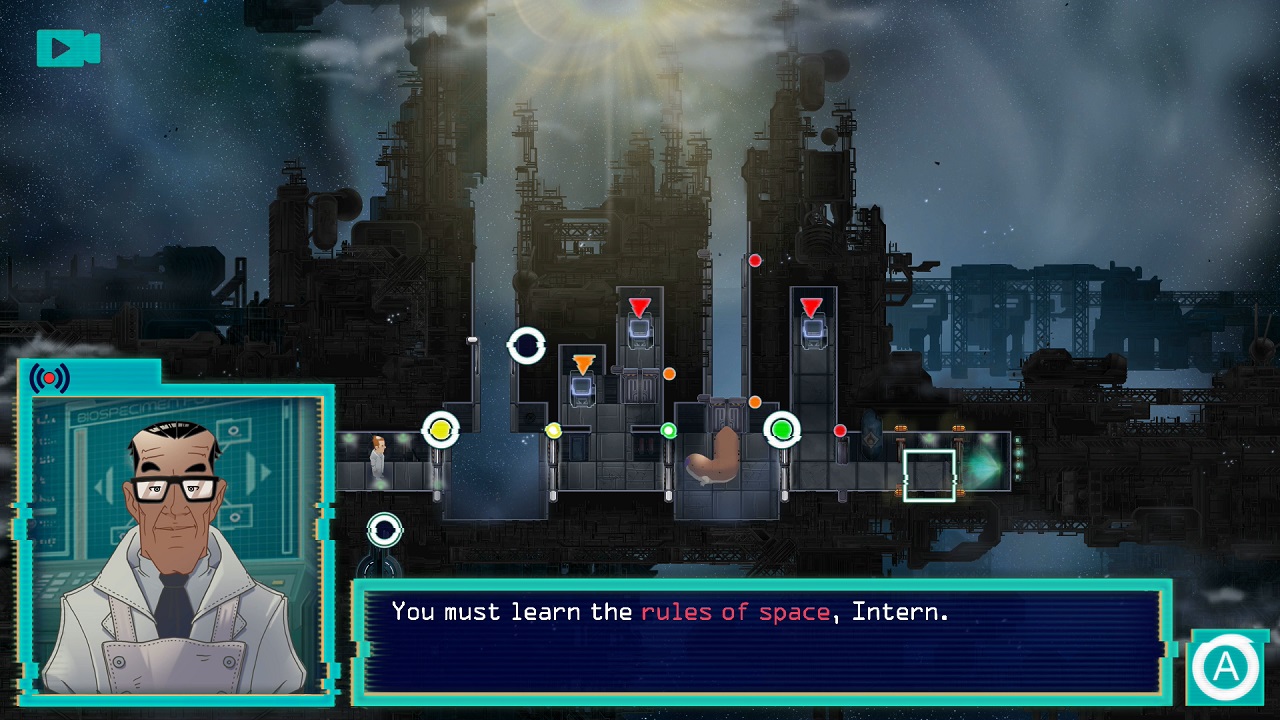Click the elevator pod beneath the orange triangle

click(583, 390)
